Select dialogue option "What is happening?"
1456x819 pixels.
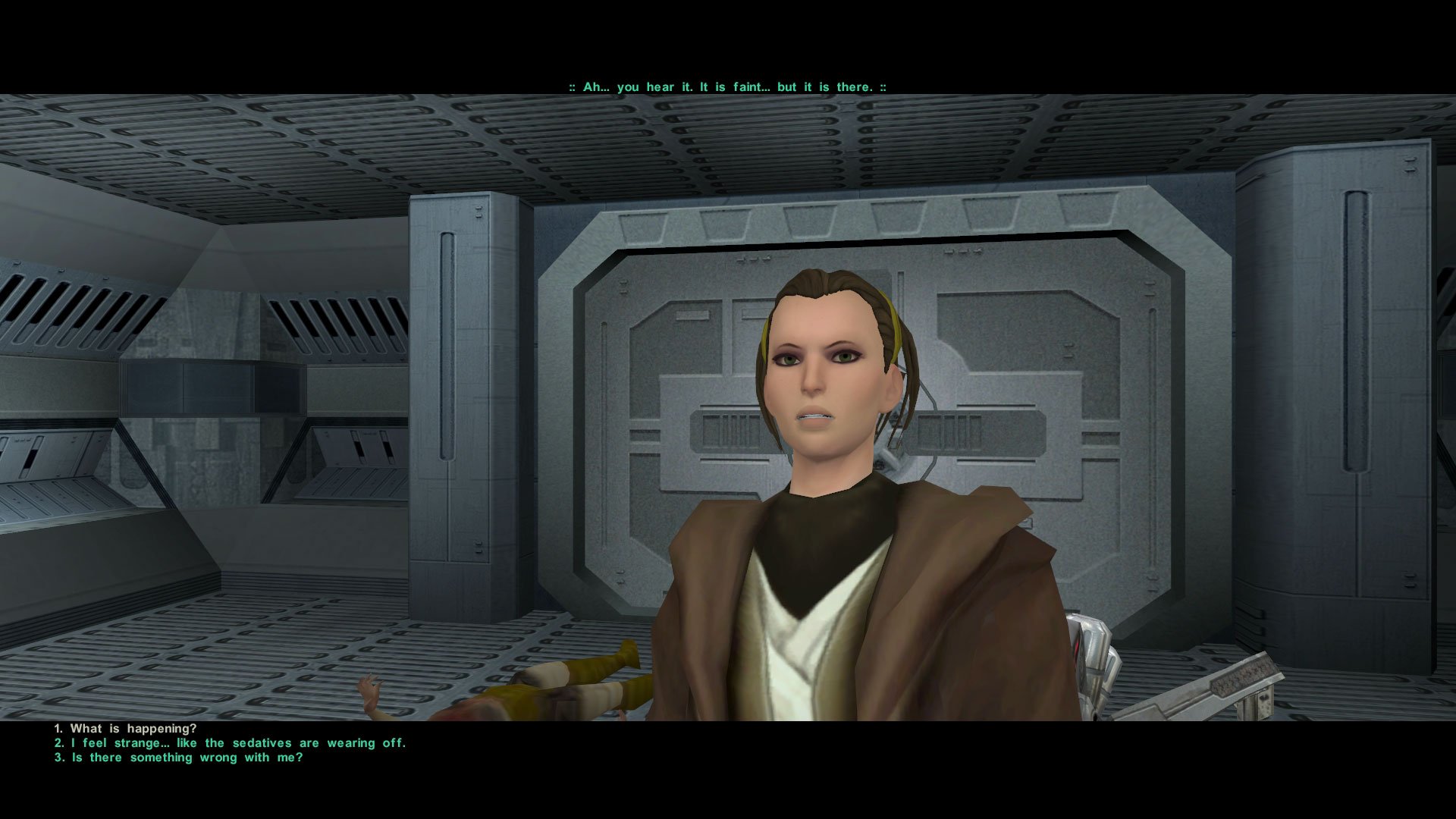pos(133,726)
